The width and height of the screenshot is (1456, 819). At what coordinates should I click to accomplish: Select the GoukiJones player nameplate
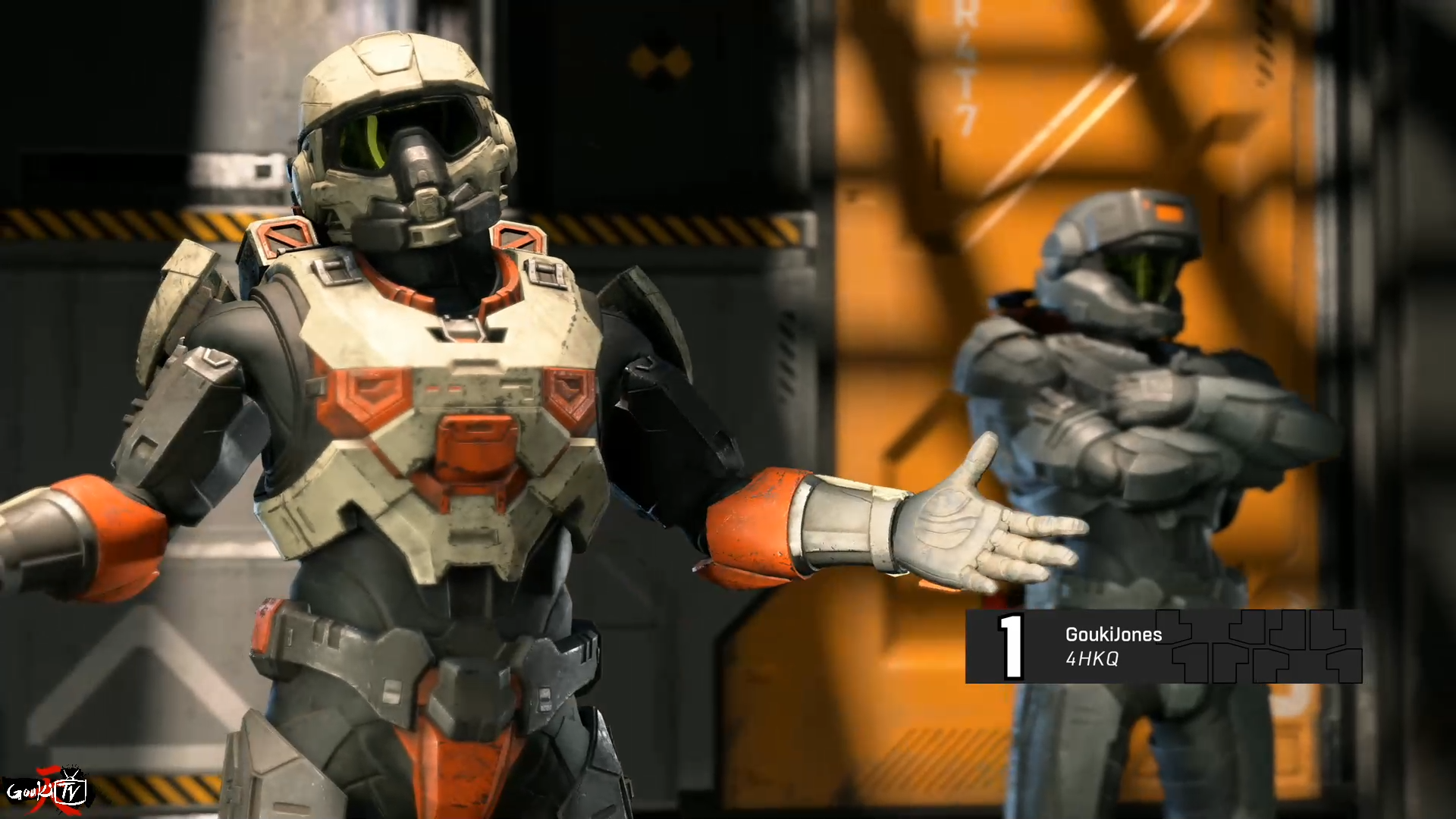click(1163, 646)
